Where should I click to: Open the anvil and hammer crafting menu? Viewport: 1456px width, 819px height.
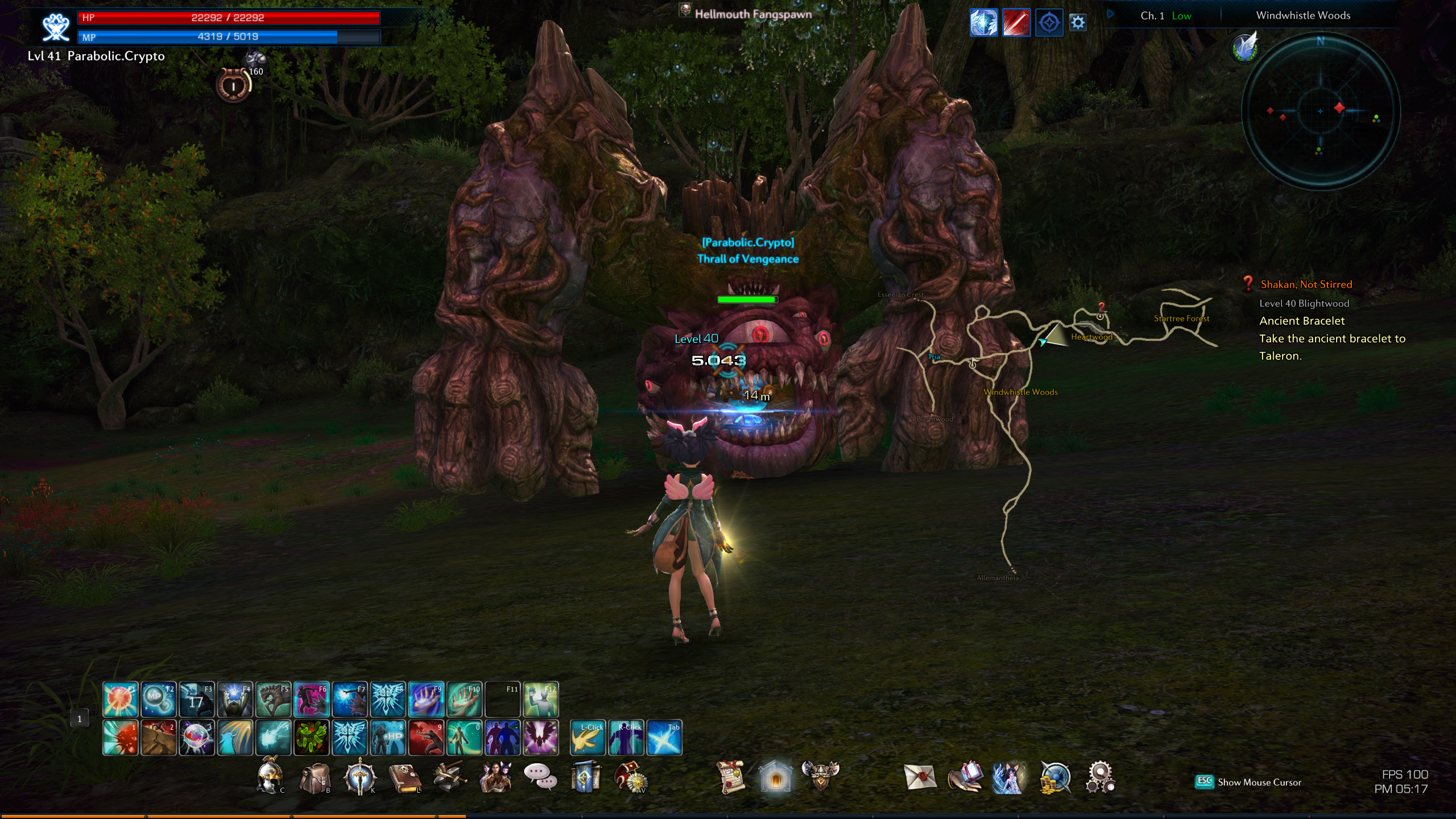coord(449,777)
